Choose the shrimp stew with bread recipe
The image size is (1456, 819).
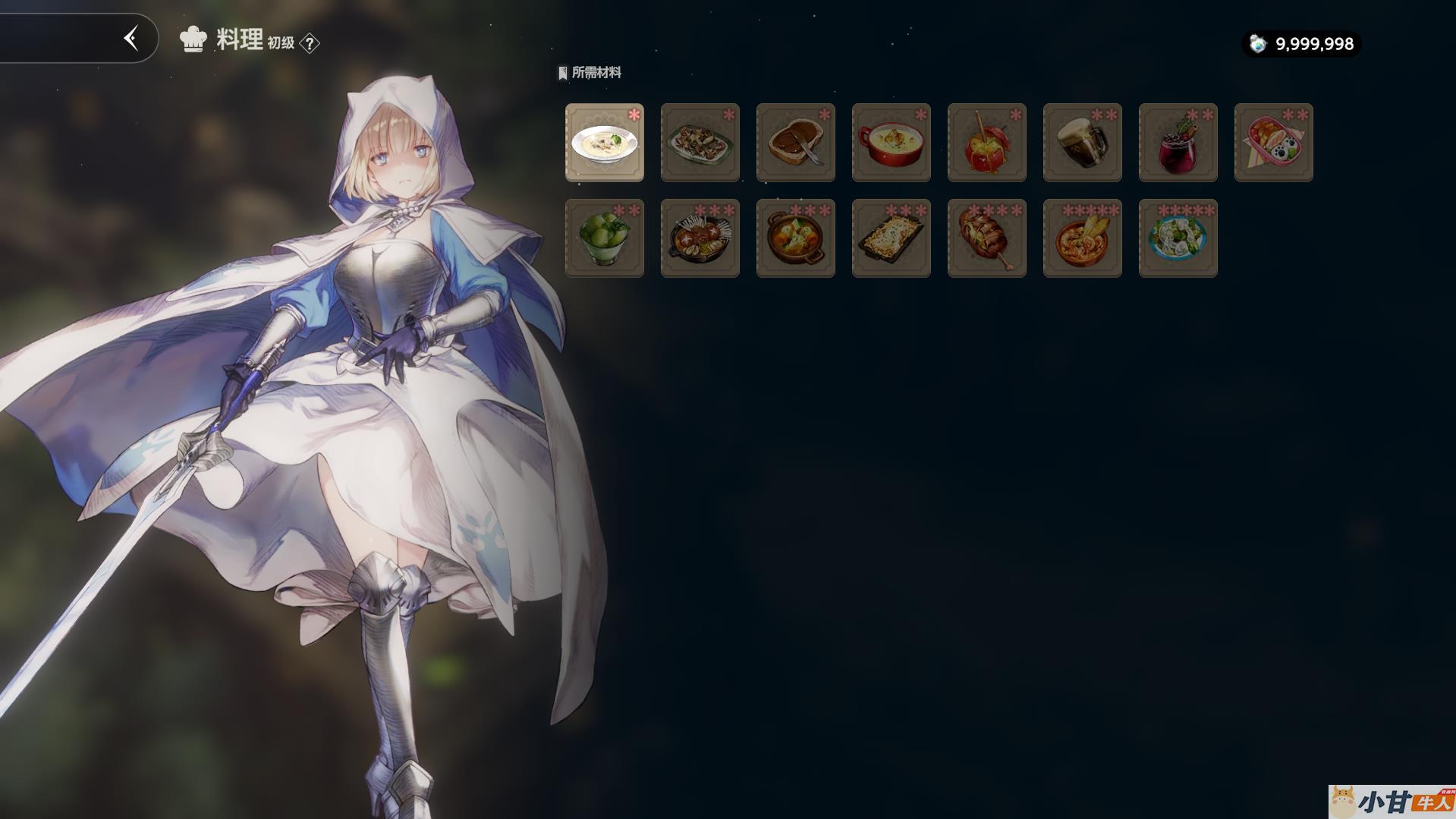1082,238
